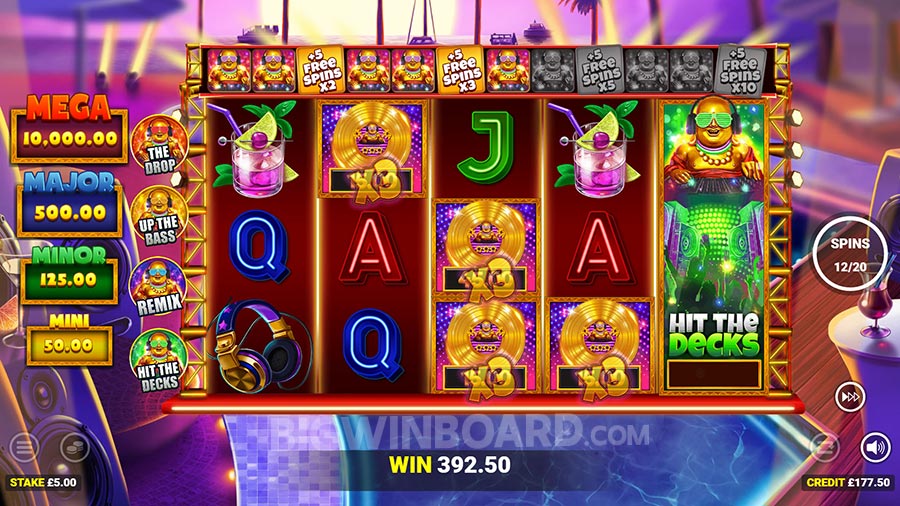The height and width of the screenshot is (506, 900).
Task: Open the hamburger menu
Action: coord(24,447)
